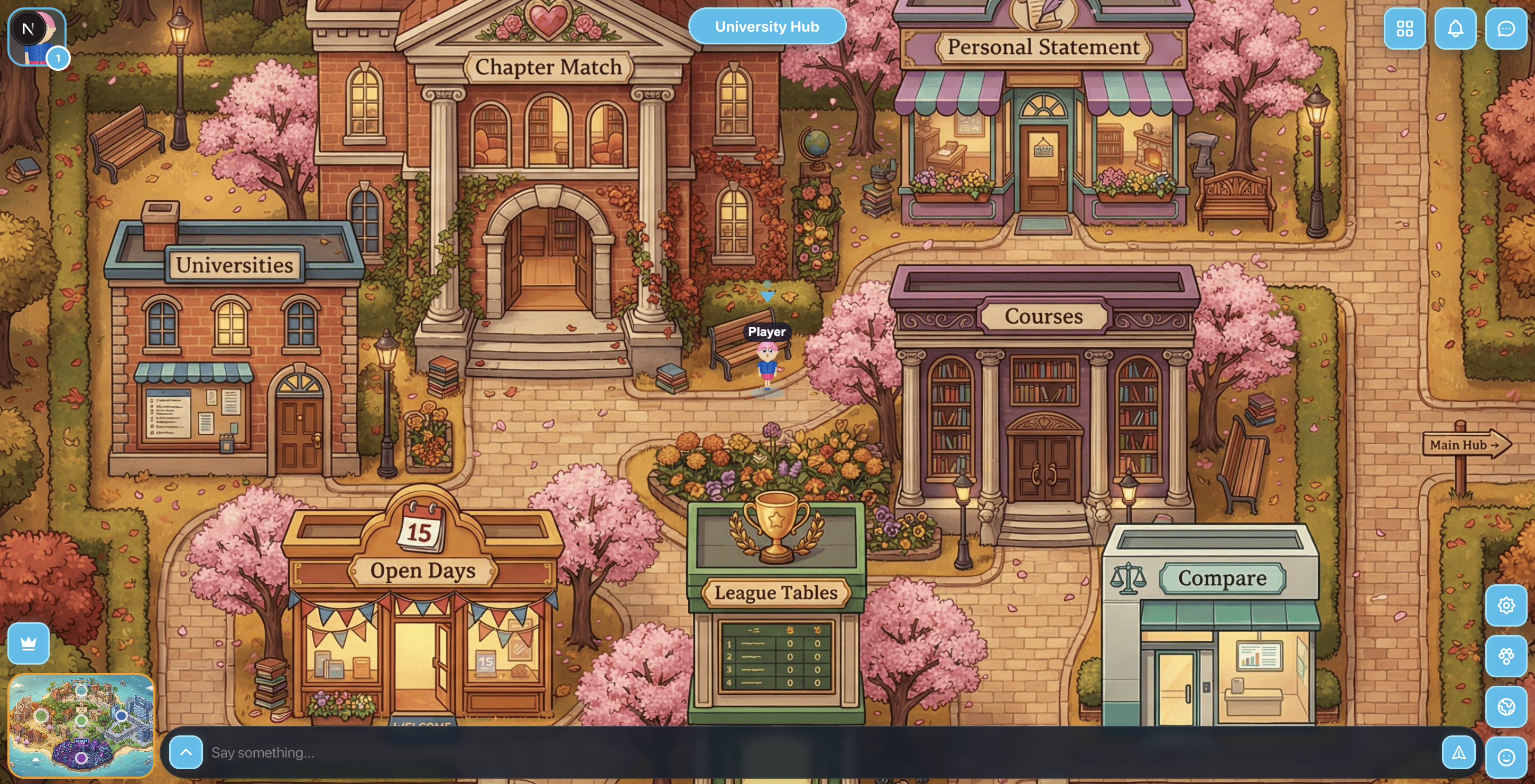
Task: Show notifications via the bell icon
Action: pyautogui.click(x=1455, y=29)
